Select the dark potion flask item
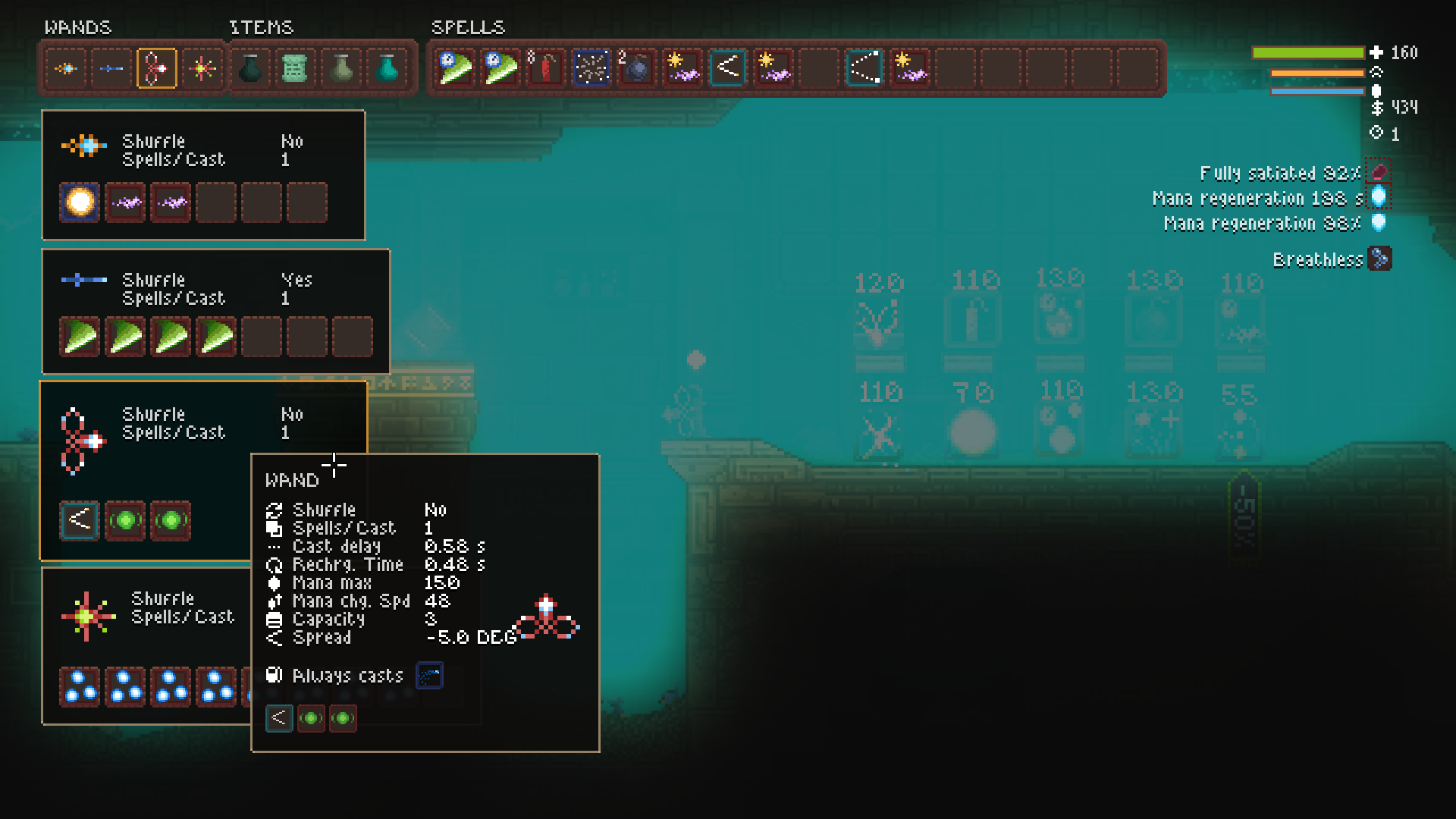This screenshot has width=1456, height=819. [250, 69]
